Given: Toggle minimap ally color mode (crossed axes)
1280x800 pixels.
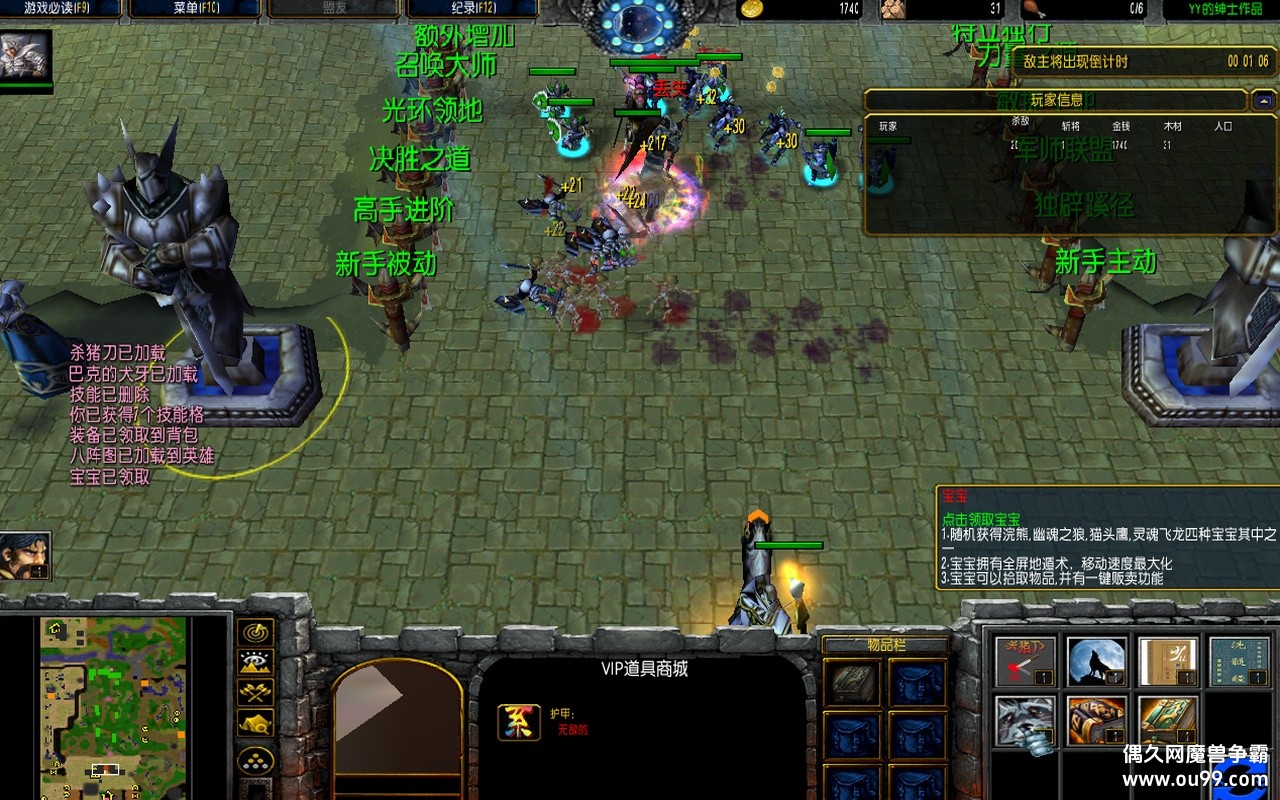Looking at the screenshot, I should tap(256, 692).
